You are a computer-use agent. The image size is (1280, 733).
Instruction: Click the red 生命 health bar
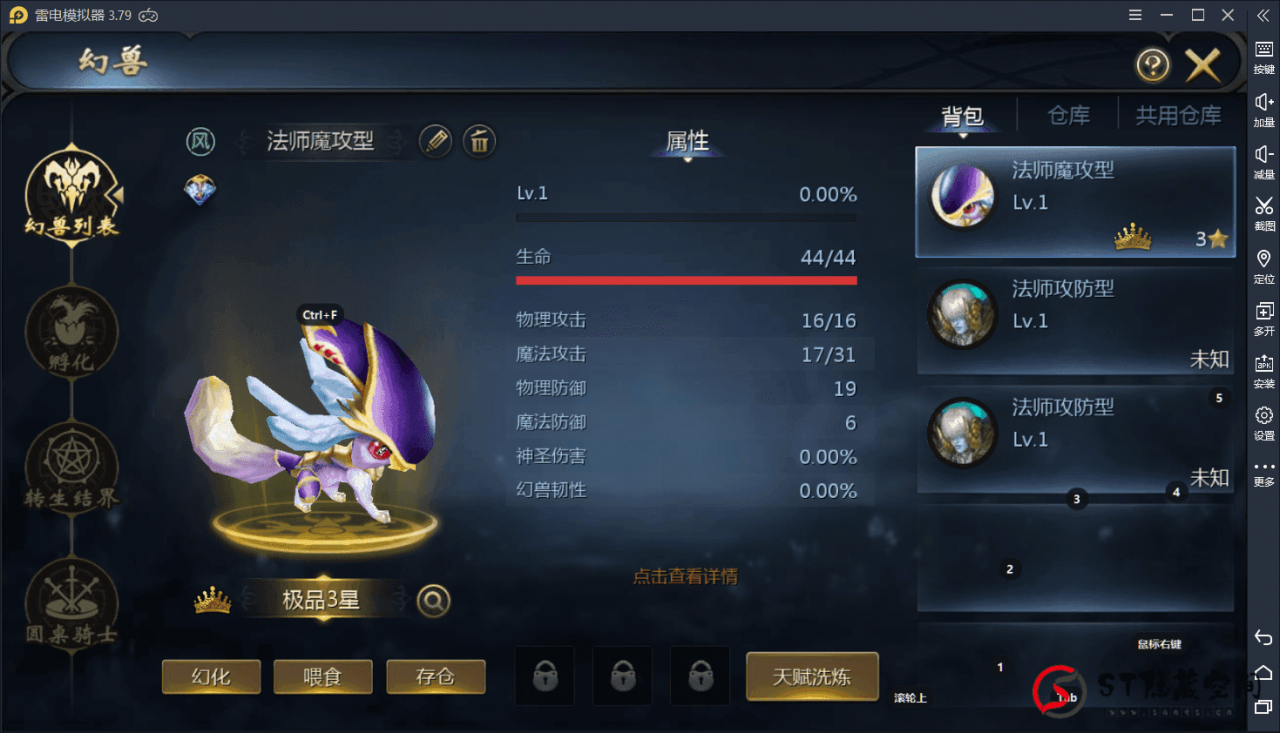[686, 280]
